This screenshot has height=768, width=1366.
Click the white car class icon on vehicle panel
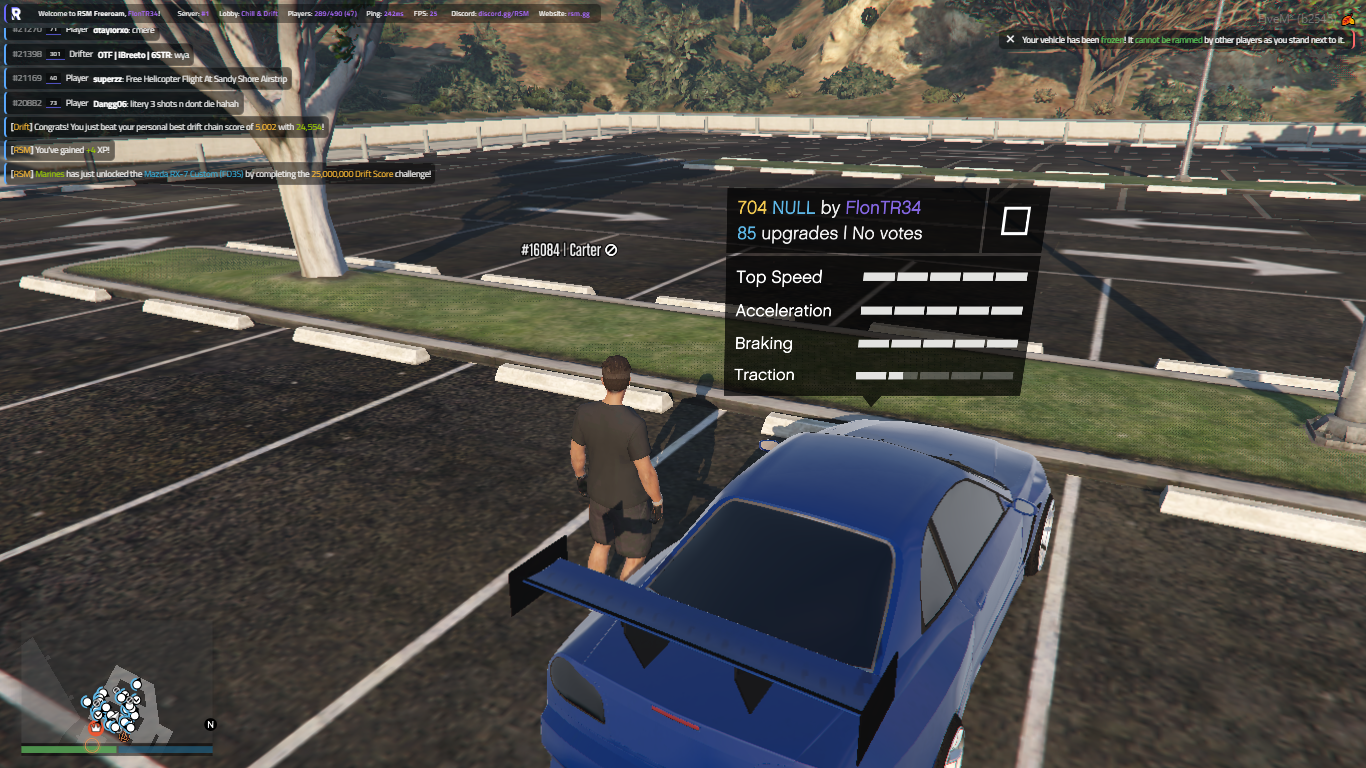1014,223
